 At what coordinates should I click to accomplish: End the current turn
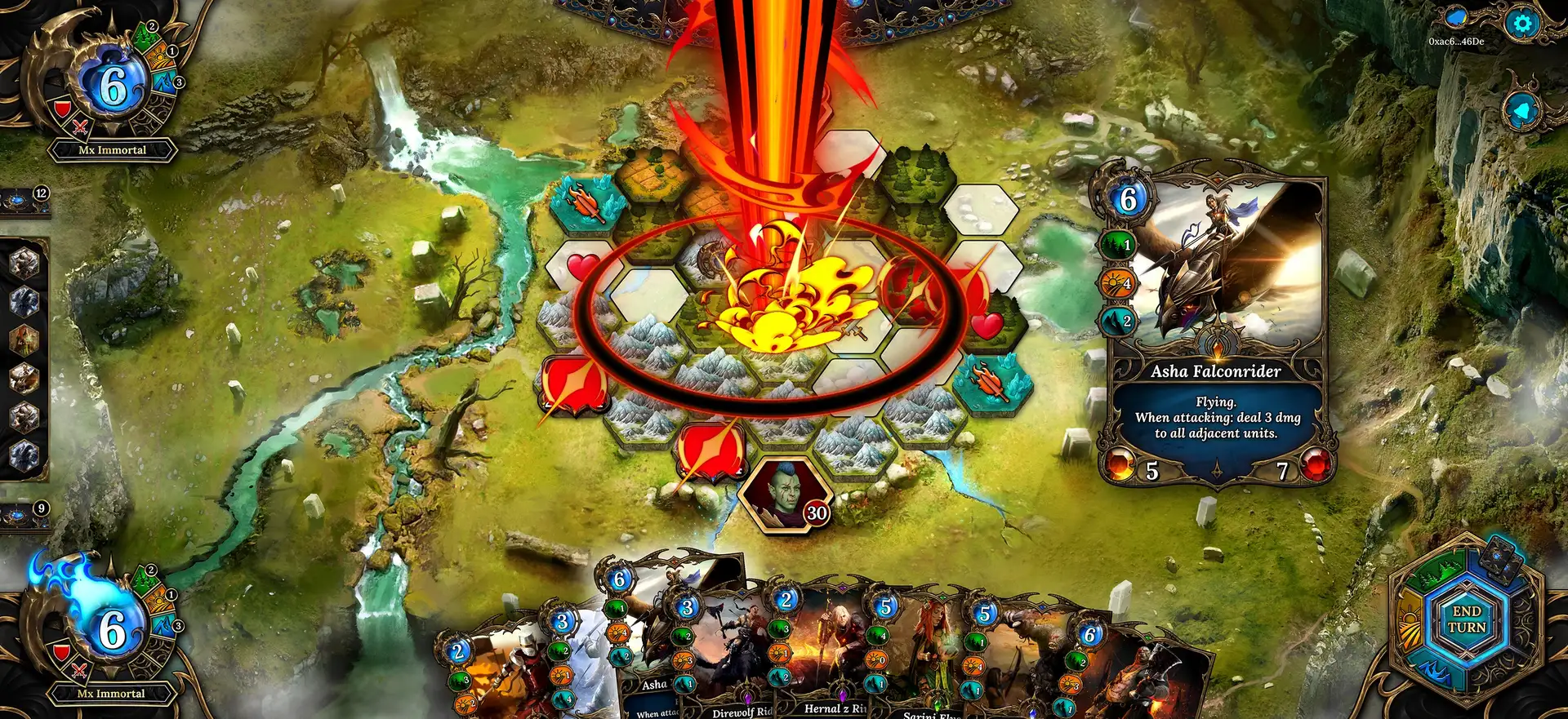1466,619
